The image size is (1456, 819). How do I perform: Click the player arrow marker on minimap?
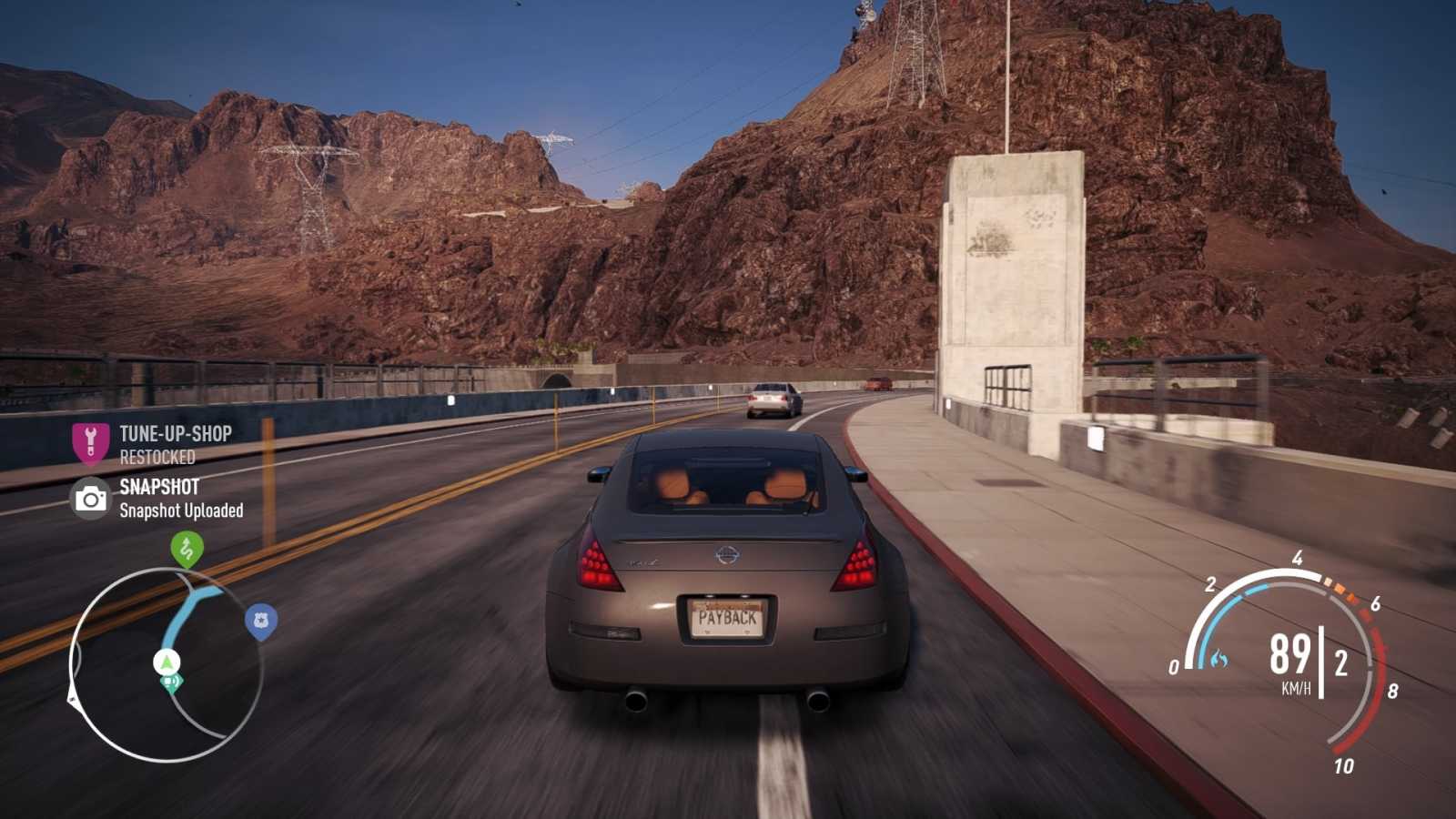[167, 660]
